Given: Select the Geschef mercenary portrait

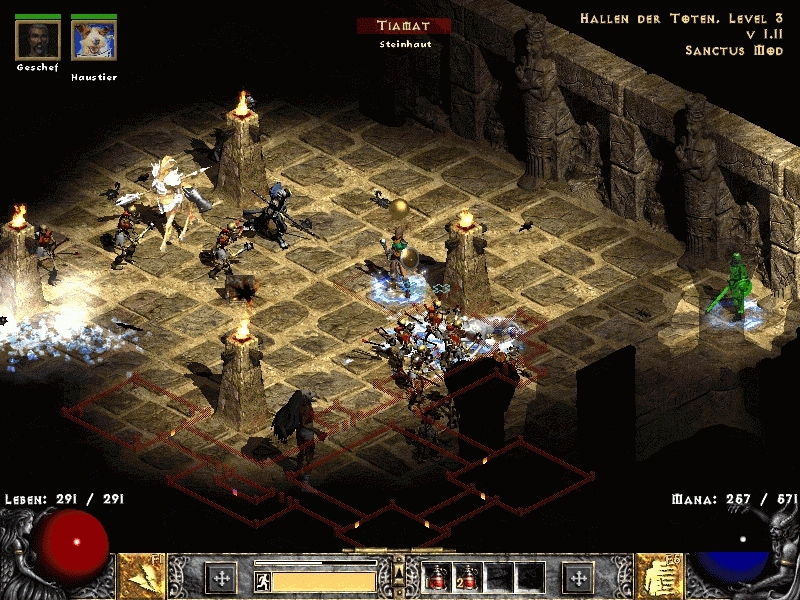Looking at the screenshot, I should [x=38, y=40].
